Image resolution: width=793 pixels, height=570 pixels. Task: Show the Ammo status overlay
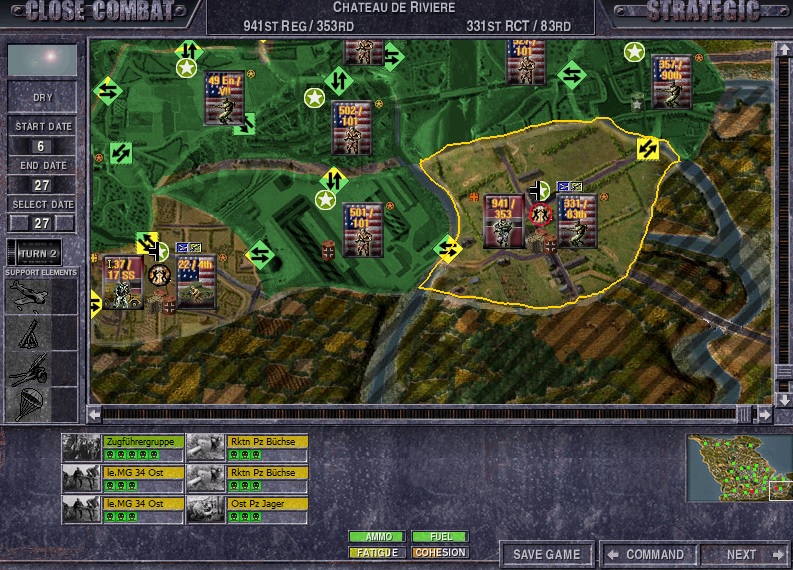click(x=377, y=537)
